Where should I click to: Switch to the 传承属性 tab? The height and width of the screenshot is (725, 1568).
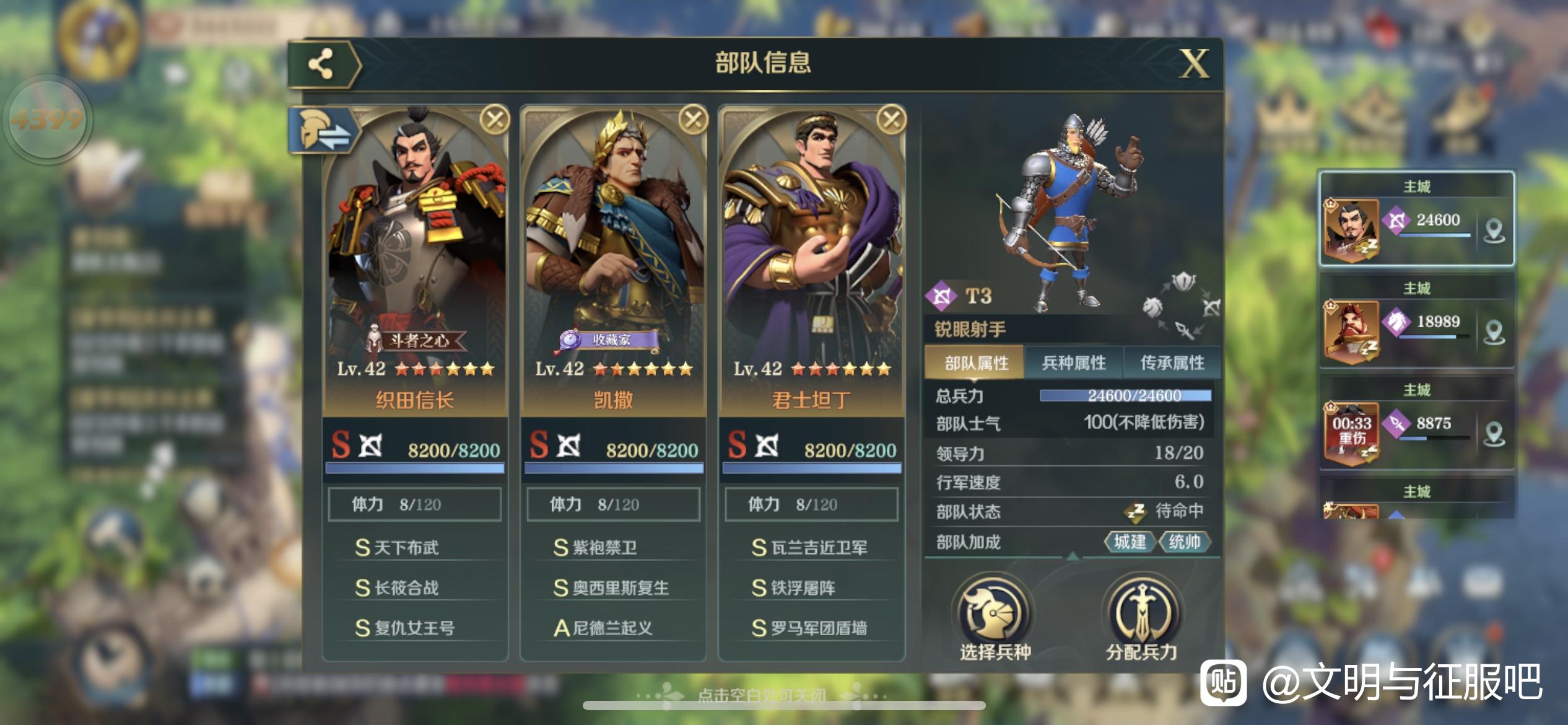click(x=1172, y=363)
